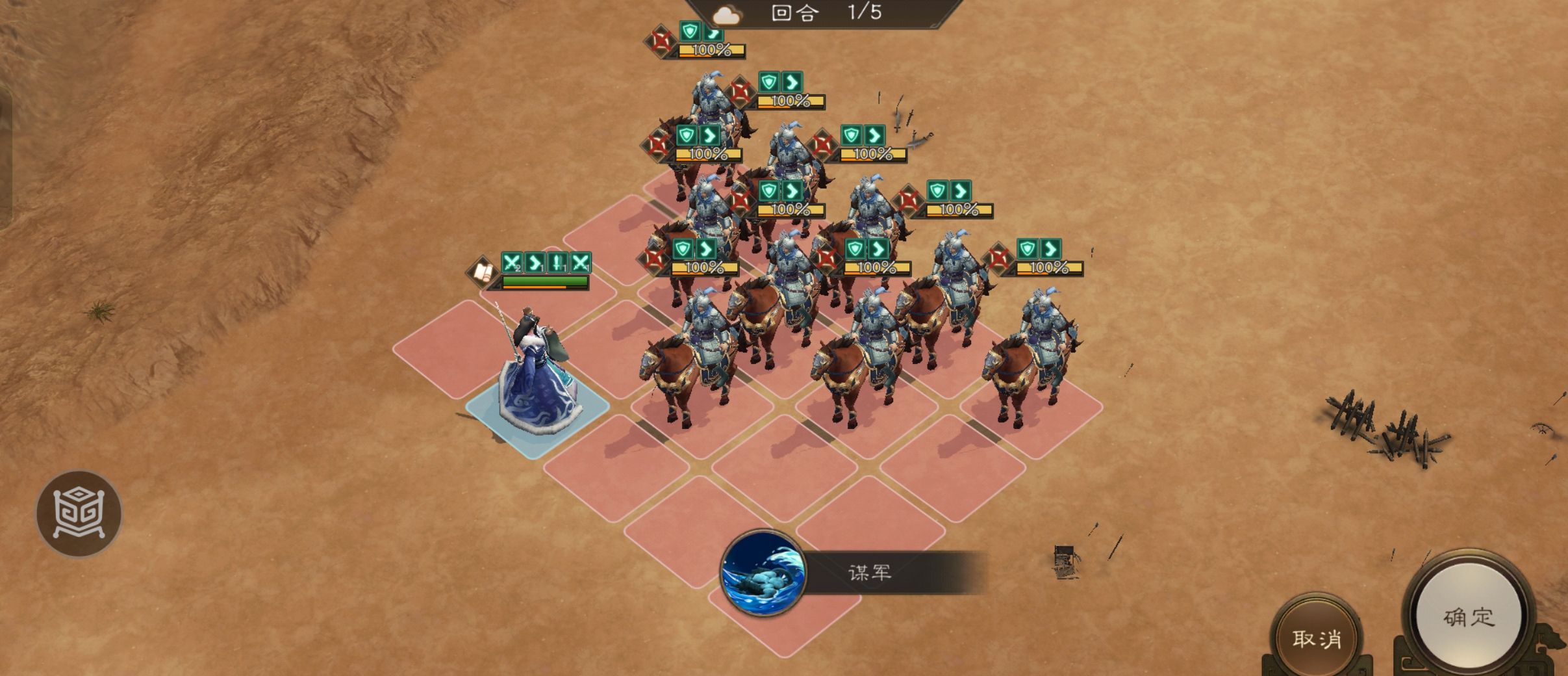The image size is (1568, 676).
Task: Click the weather cloud icon beside 回合
Action: point(727,14)
